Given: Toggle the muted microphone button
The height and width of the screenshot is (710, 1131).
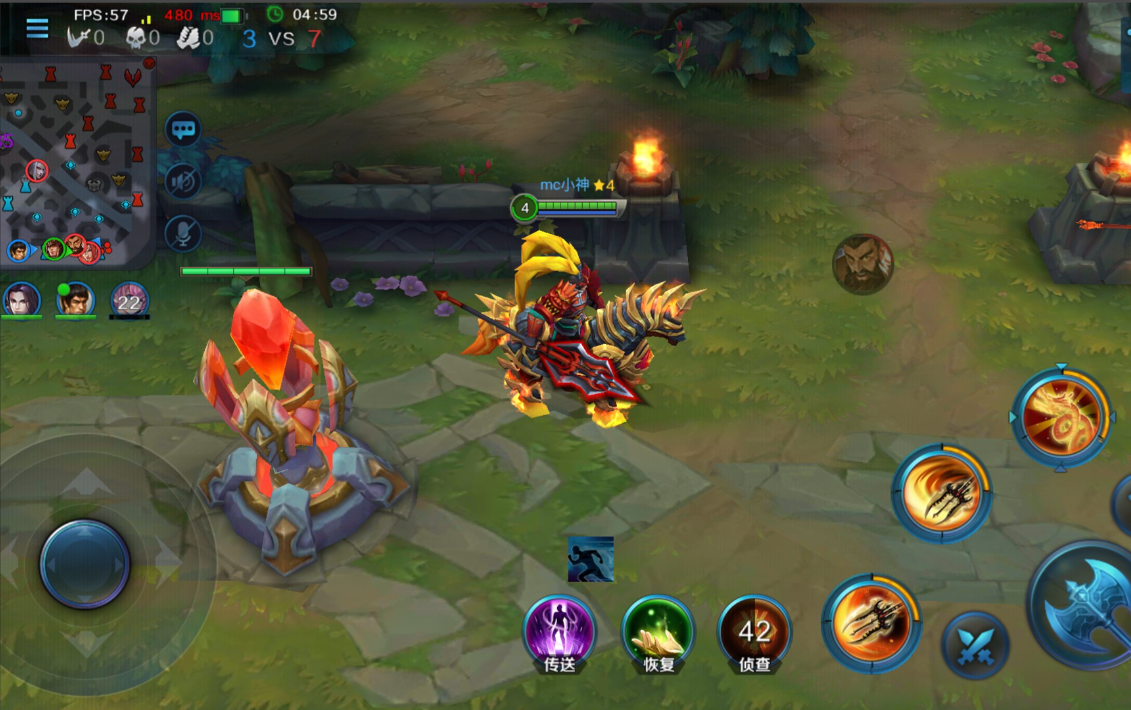Looking at the screenshot, I should coord(183,233).
